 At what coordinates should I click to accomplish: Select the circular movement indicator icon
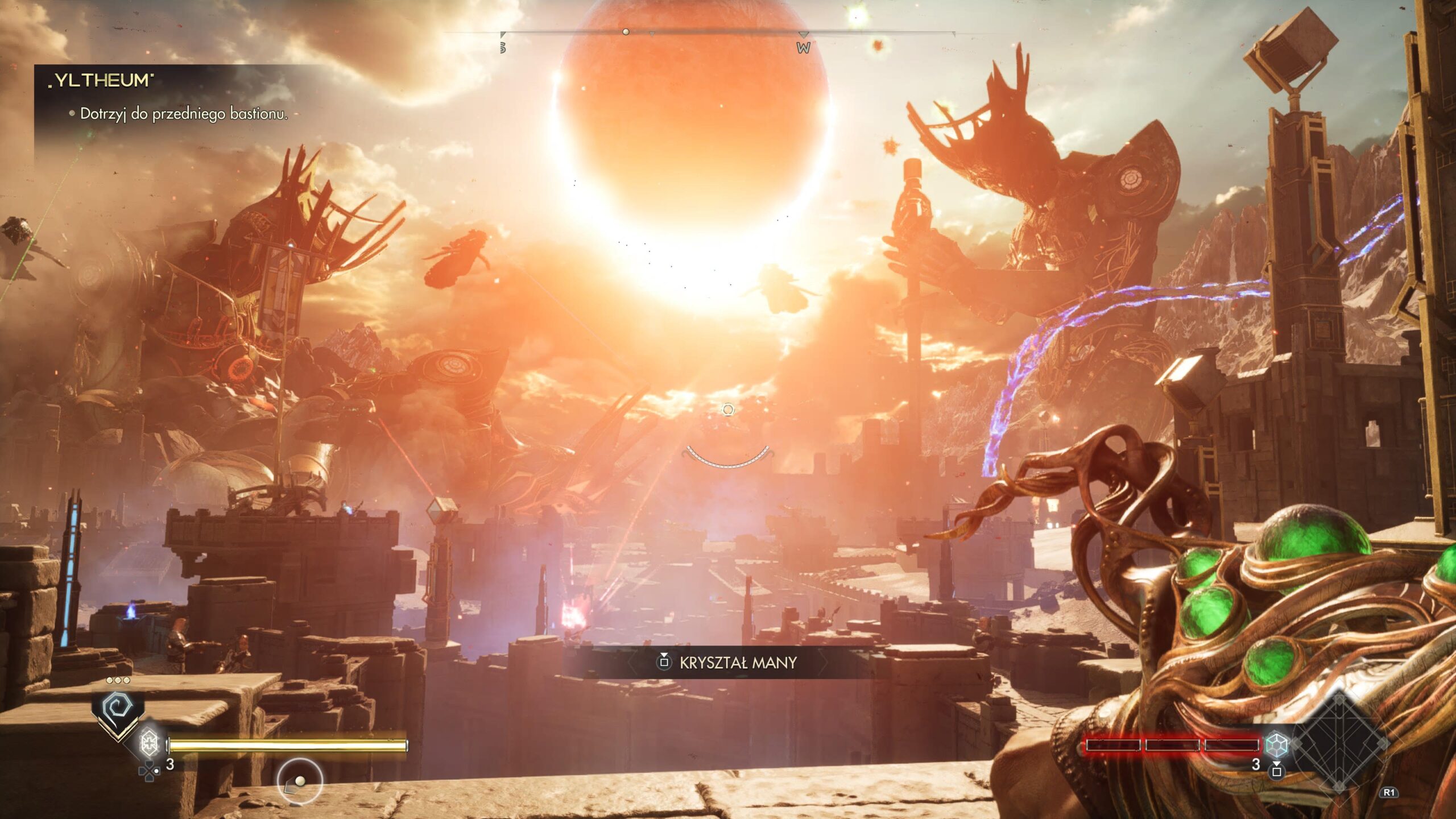(x=300, y=781)
